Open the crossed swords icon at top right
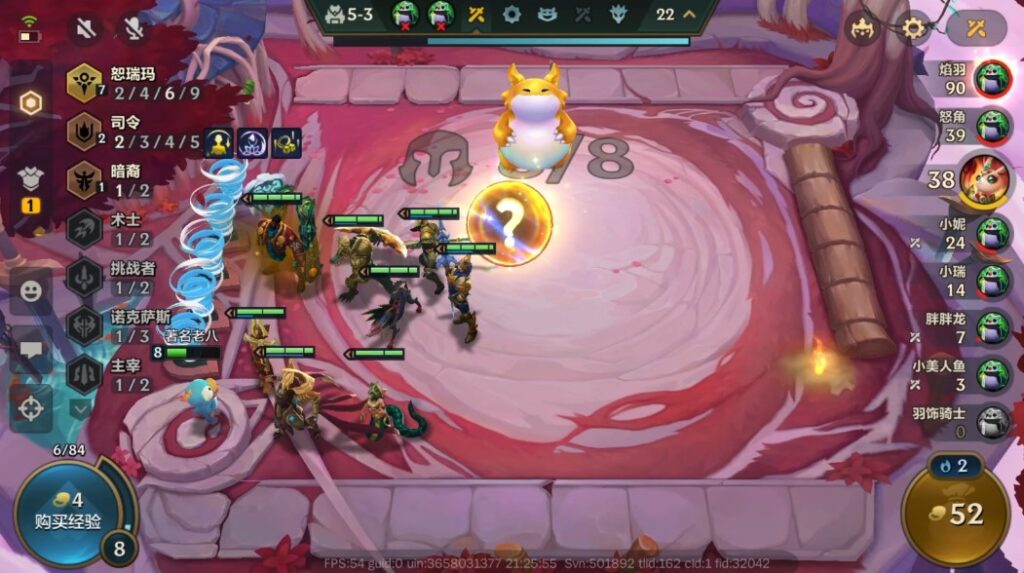Image resolution: width=1024 pixels, height=573 pixels. (977, 28)
